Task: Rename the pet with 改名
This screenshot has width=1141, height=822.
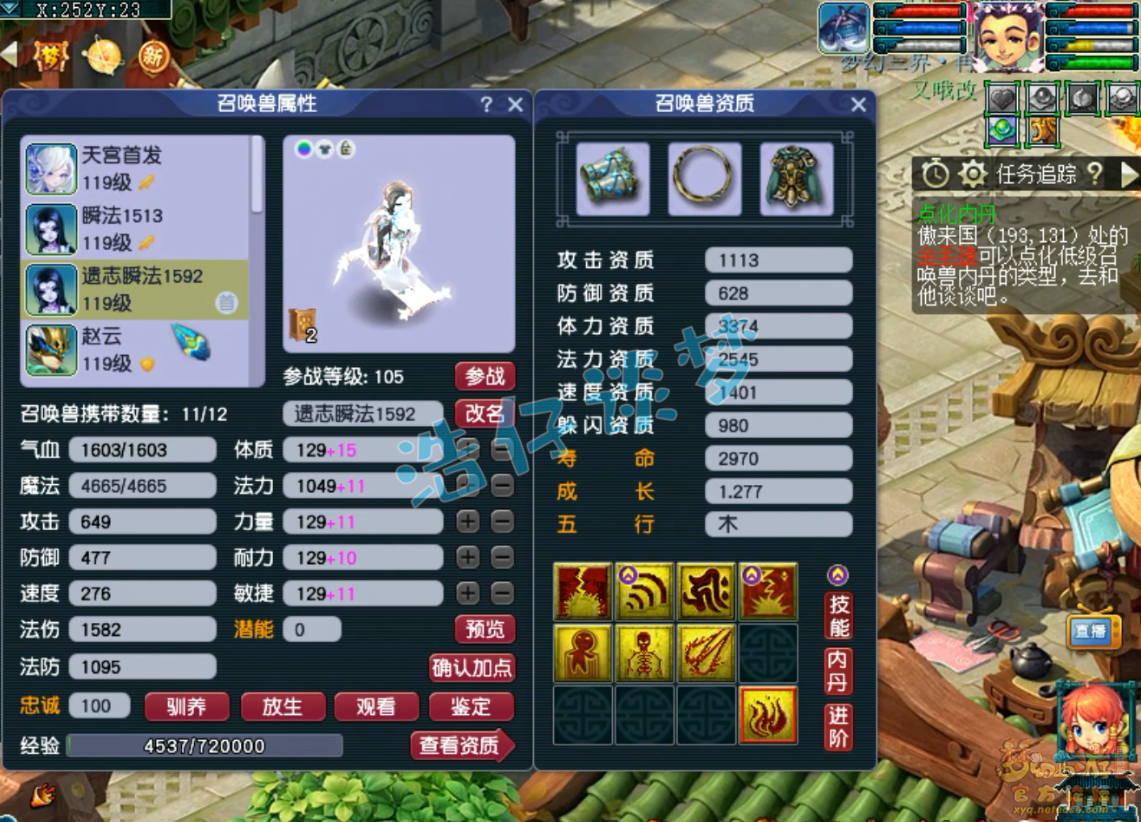Action: pyautogui.click(x=485, y=413)
